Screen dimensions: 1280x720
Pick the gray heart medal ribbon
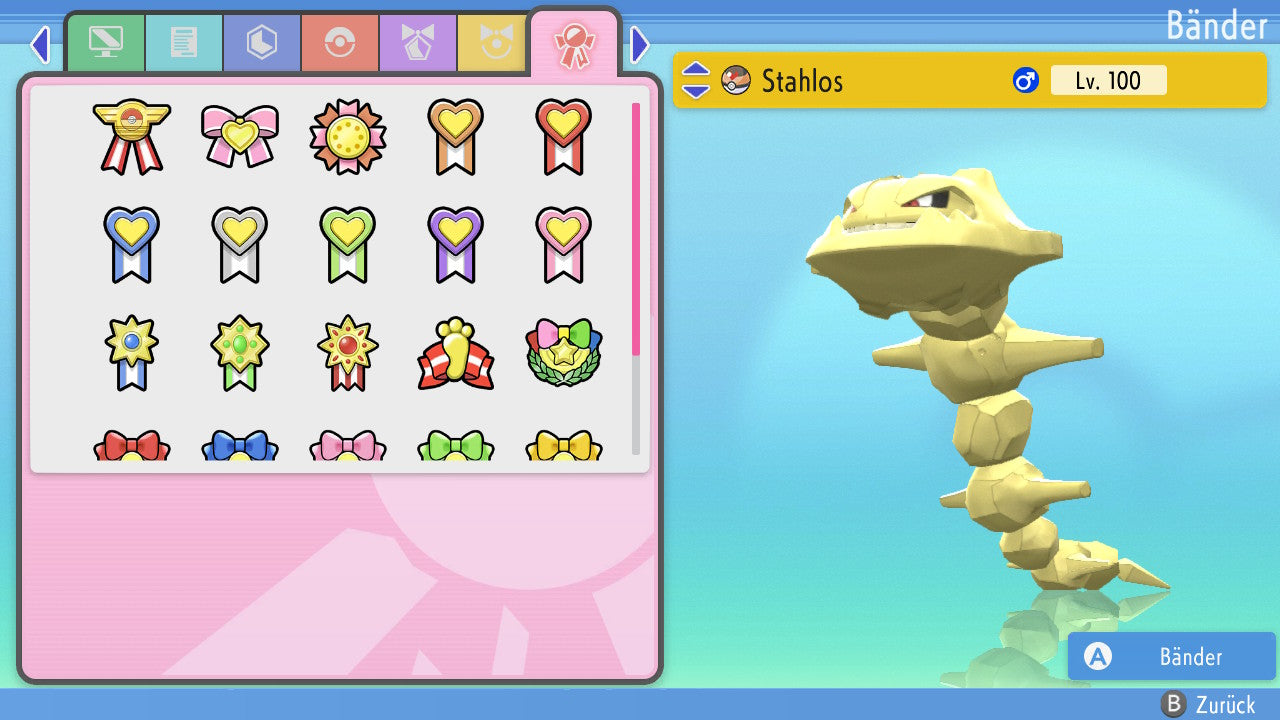240,243
